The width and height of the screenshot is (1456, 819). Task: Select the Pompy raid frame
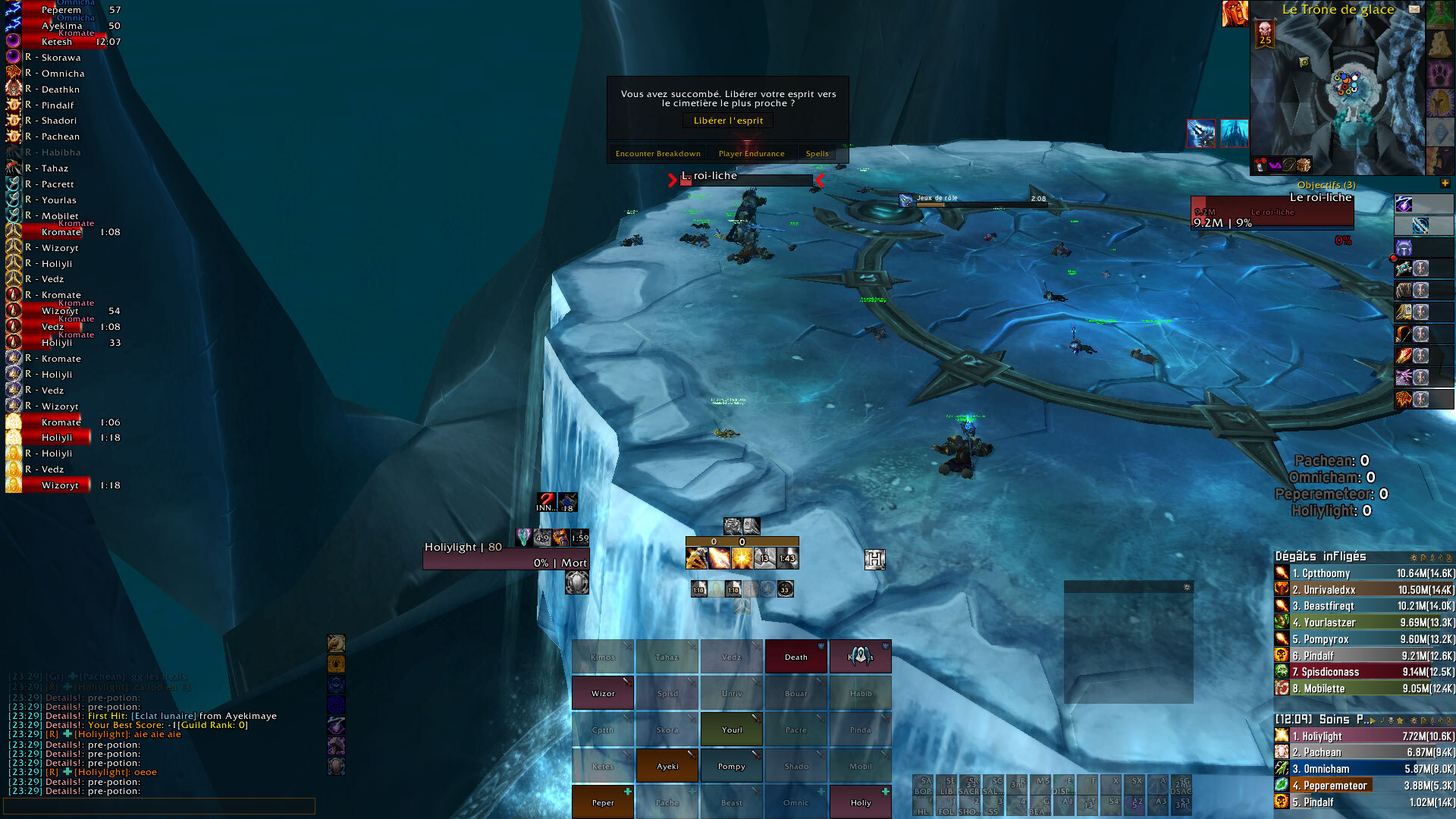coord(732,766)
